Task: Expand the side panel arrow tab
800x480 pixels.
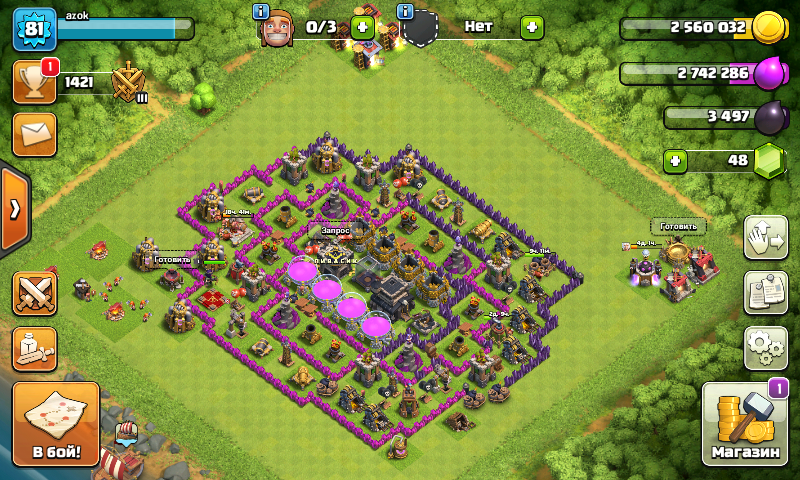Action: point(14,209)
